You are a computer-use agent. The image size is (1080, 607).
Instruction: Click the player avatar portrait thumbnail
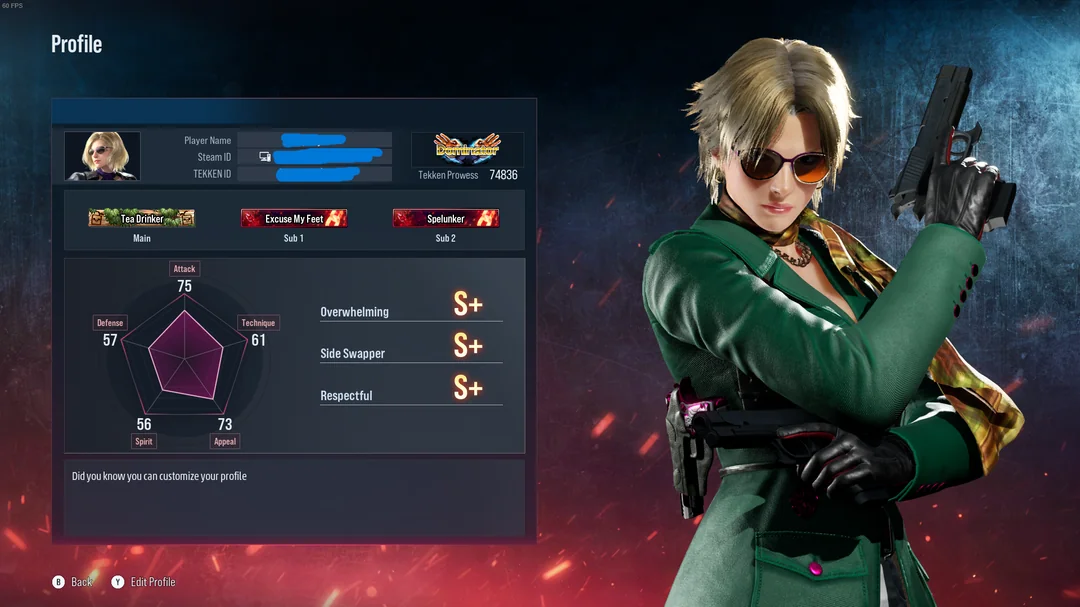(x=102, y=156)
